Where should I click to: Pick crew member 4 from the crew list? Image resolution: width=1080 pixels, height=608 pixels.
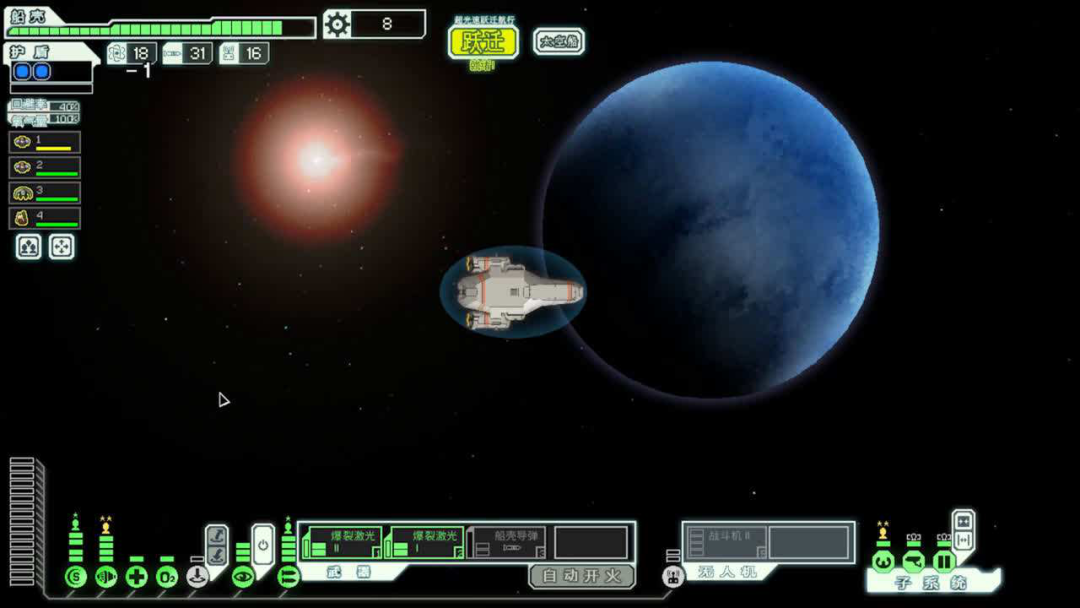click(45, 217)
